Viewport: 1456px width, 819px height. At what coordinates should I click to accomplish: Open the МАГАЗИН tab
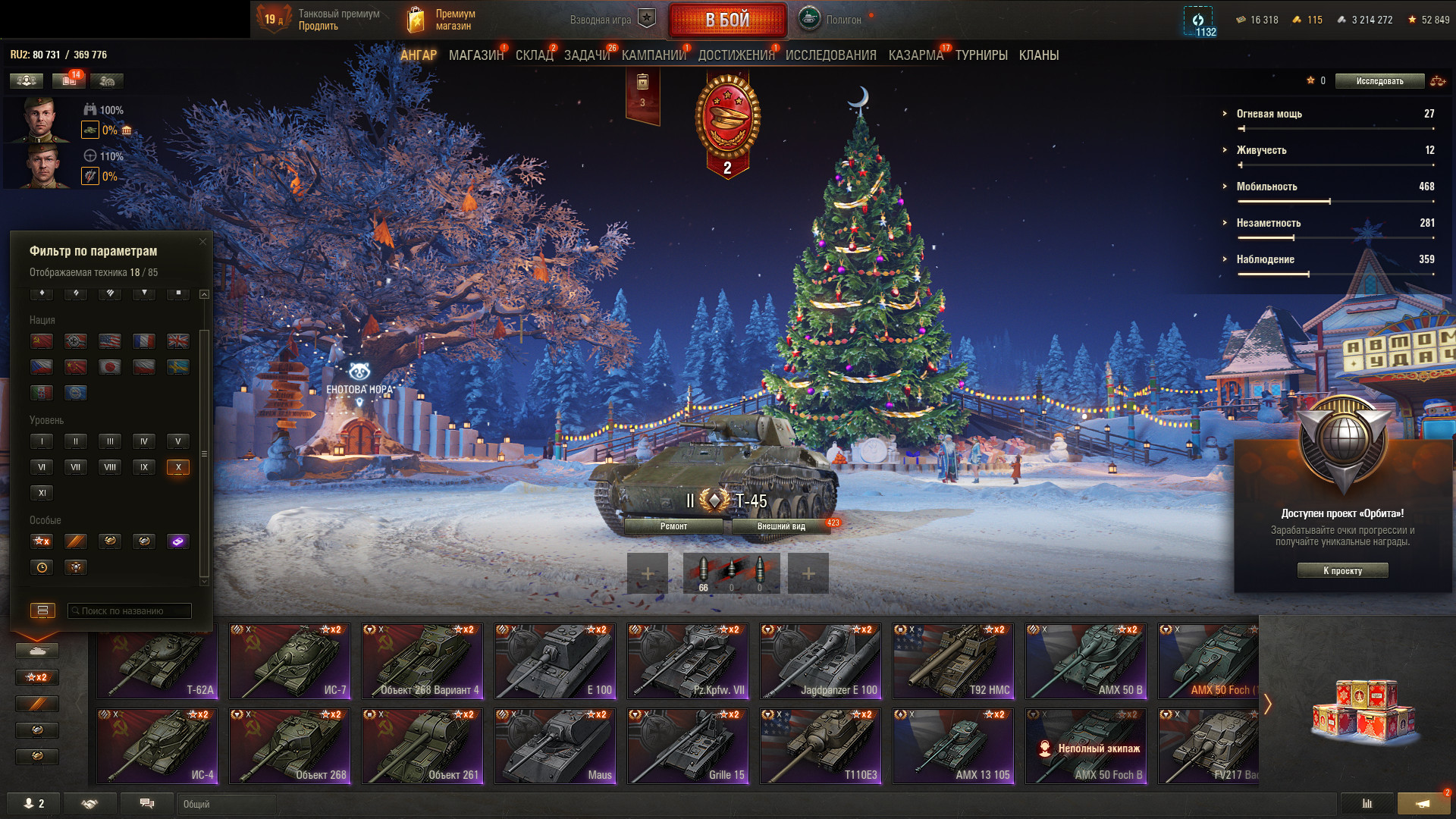pyautogui.click(x=475, y=55)
